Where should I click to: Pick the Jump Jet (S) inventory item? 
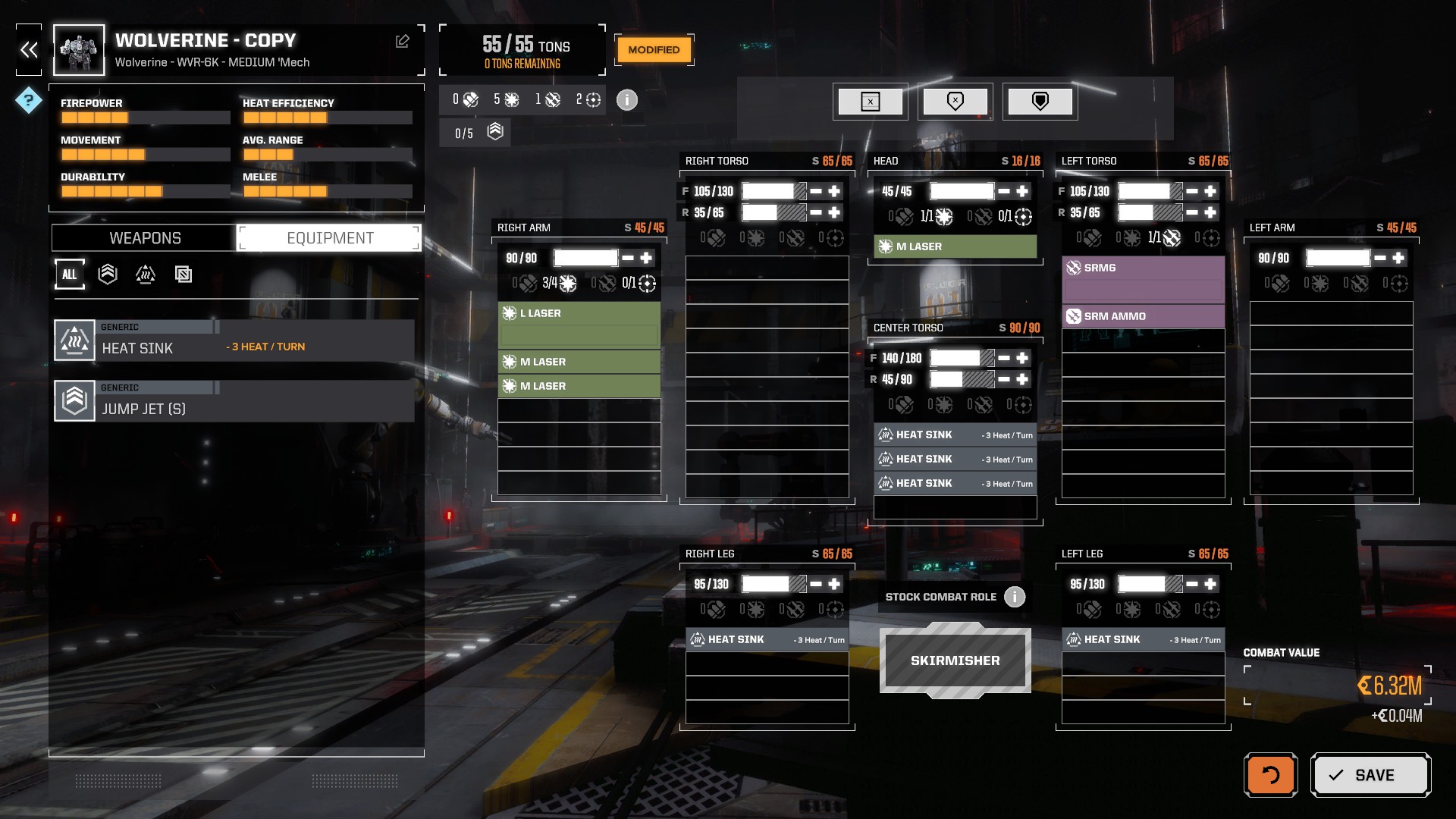(x=234, y=401)
